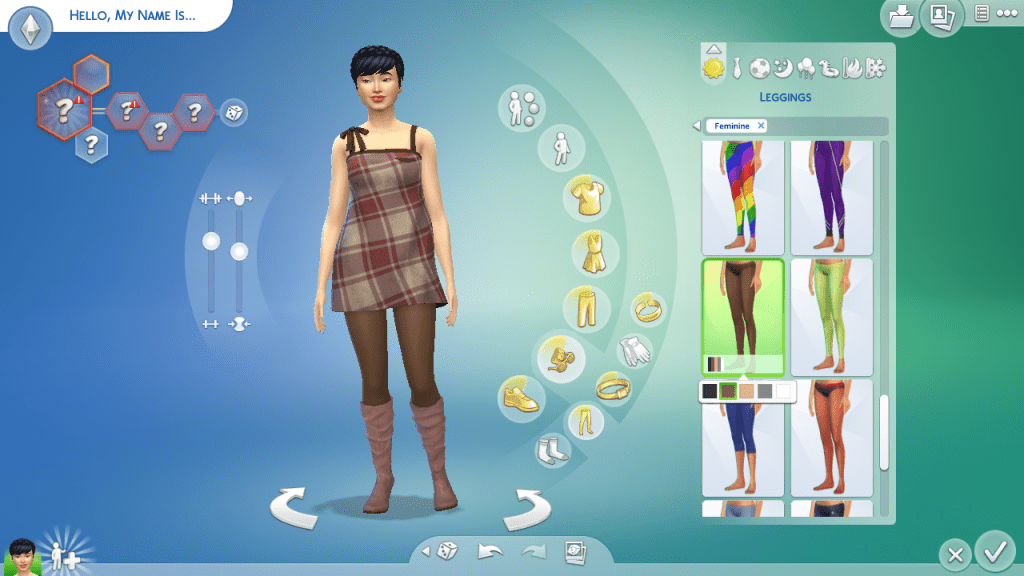
Task: Click the Hello, My Name Is field
Action: (132, 16)
